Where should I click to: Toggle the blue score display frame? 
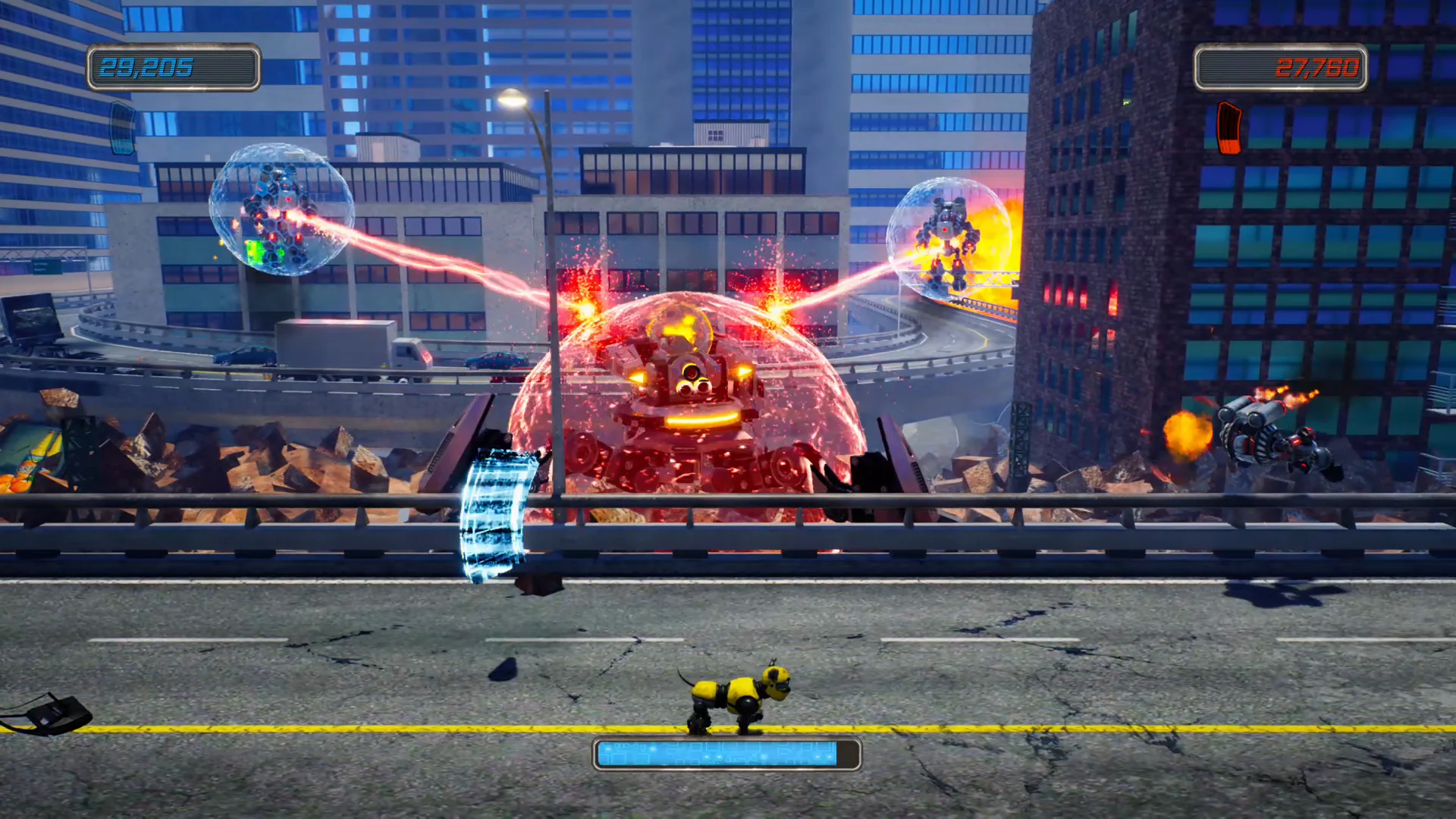[x=173, y=68]
